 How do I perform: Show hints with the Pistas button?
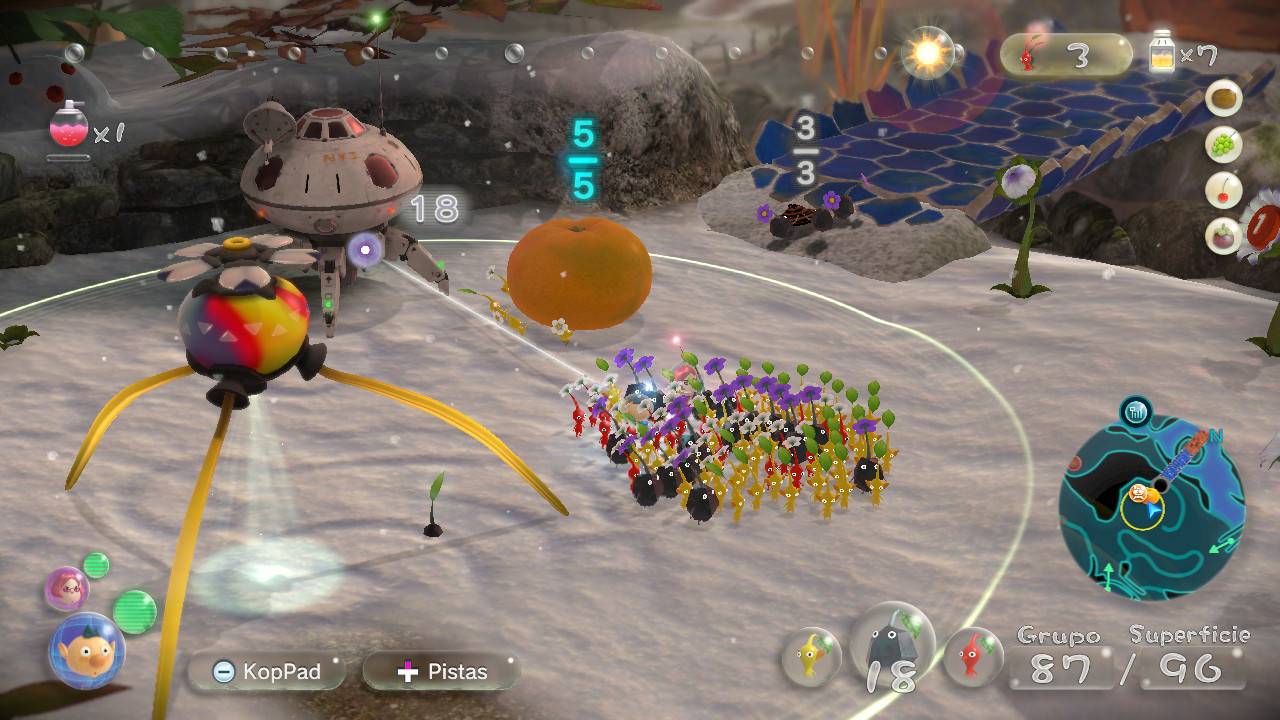(442, 672)
